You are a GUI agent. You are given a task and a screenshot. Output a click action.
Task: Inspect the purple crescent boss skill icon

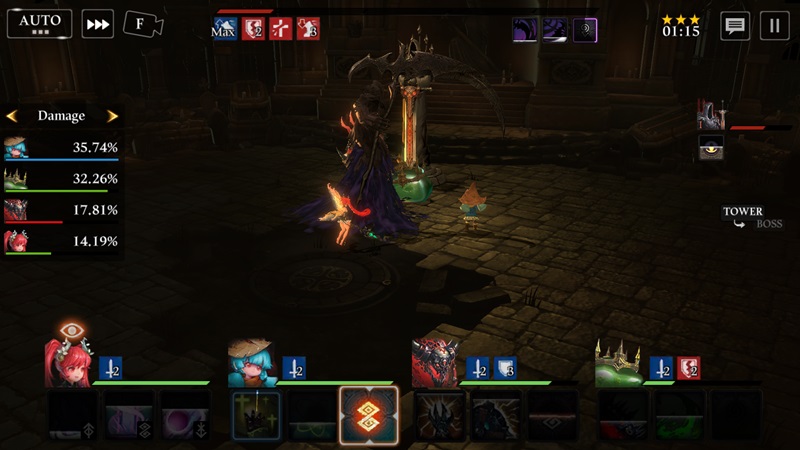pyautogui.click(x=585, y=30)
